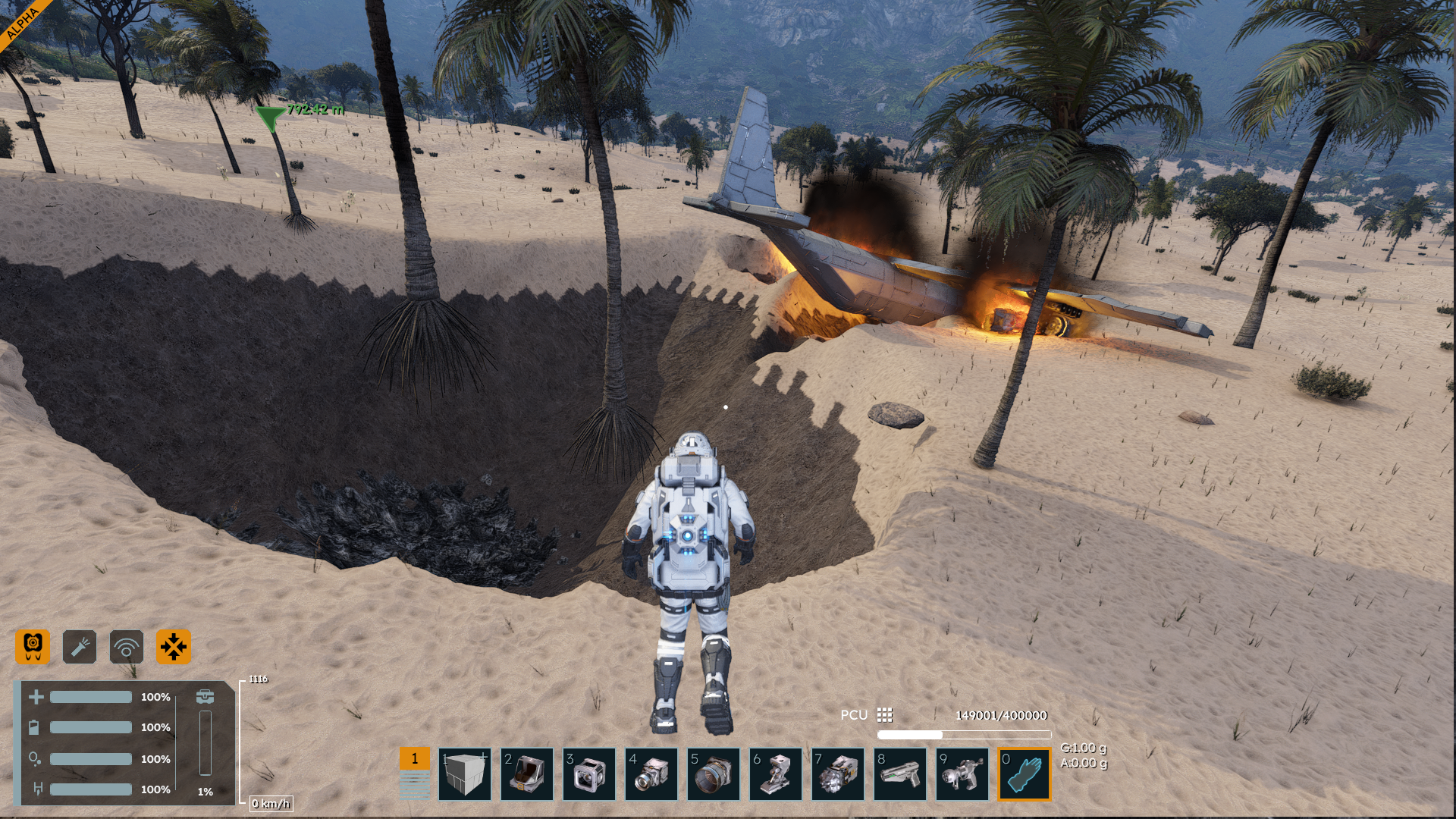The height and width of the screenshot is (819, 1456).
Task: Click the toolbar page number 1 indicator
Action: 415,758
